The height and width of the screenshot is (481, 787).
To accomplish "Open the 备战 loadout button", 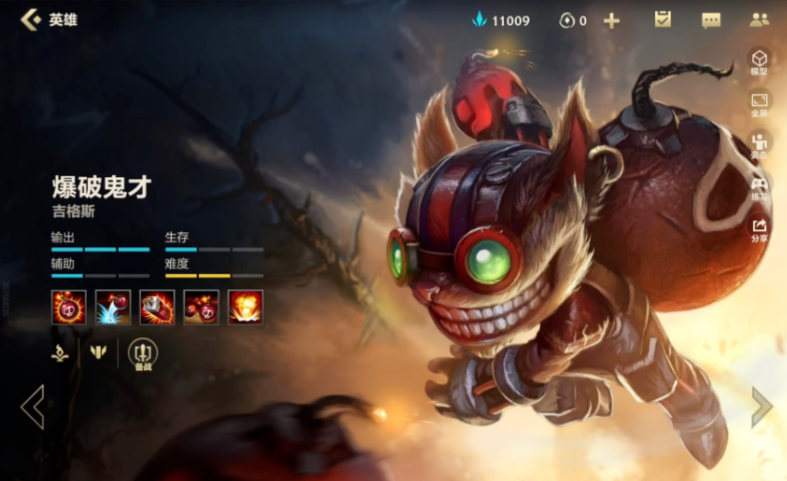I will pos(143,354).
